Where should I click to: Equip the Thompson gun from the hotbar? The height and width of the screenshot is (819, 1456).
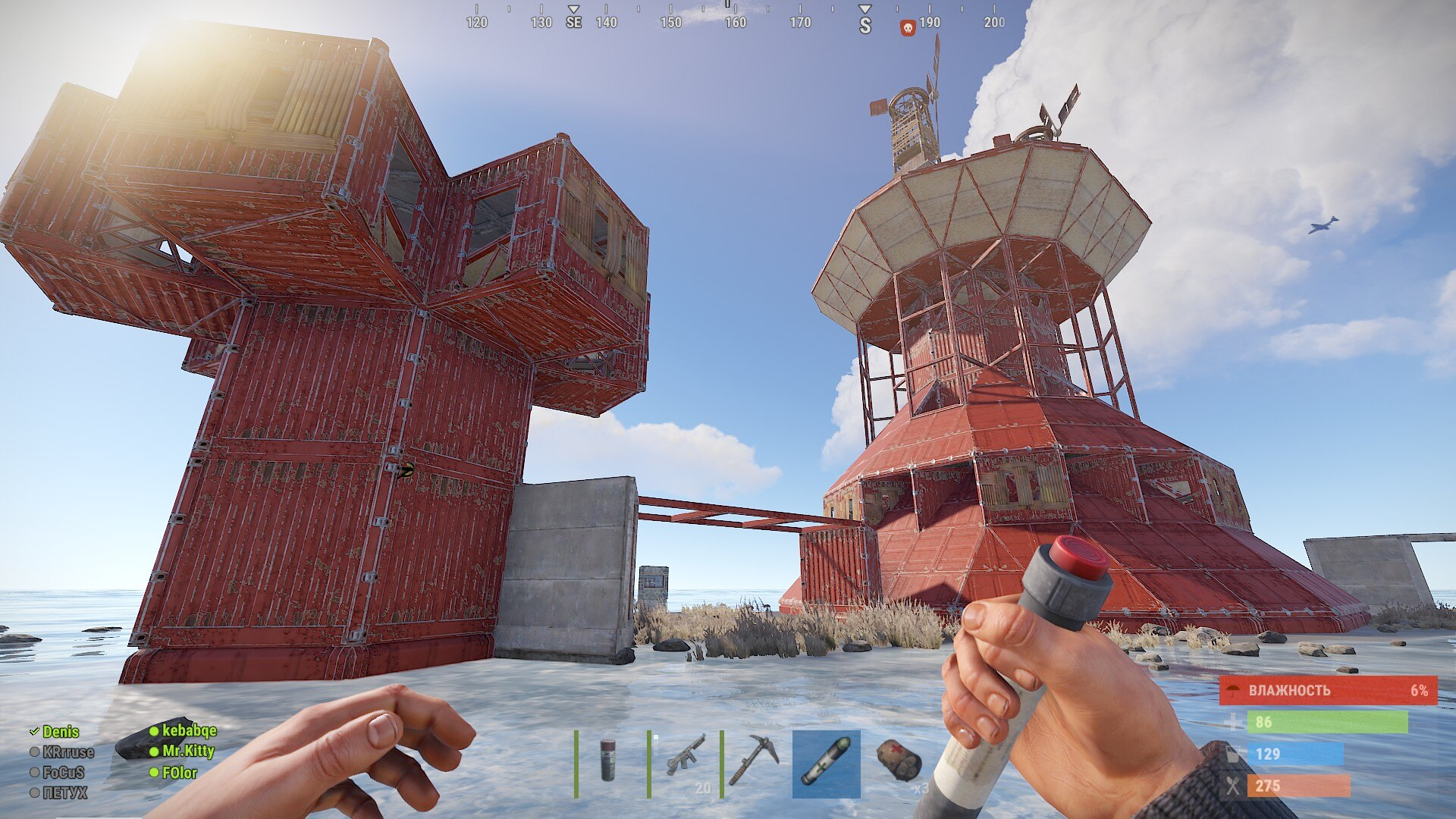[x=685, y=762]
